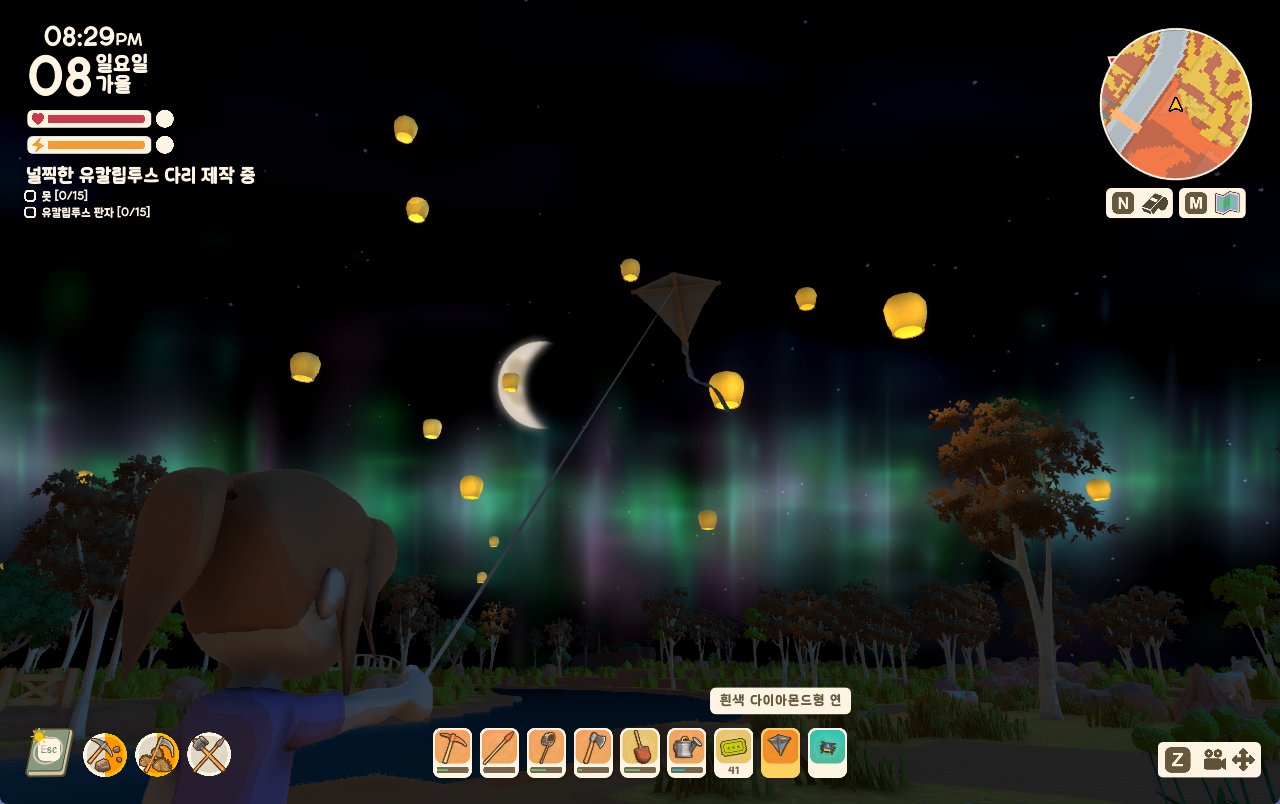Pick the teal hotbar slot with the crab
This screenshot has height=804, width=1280.
click(827, 750)
